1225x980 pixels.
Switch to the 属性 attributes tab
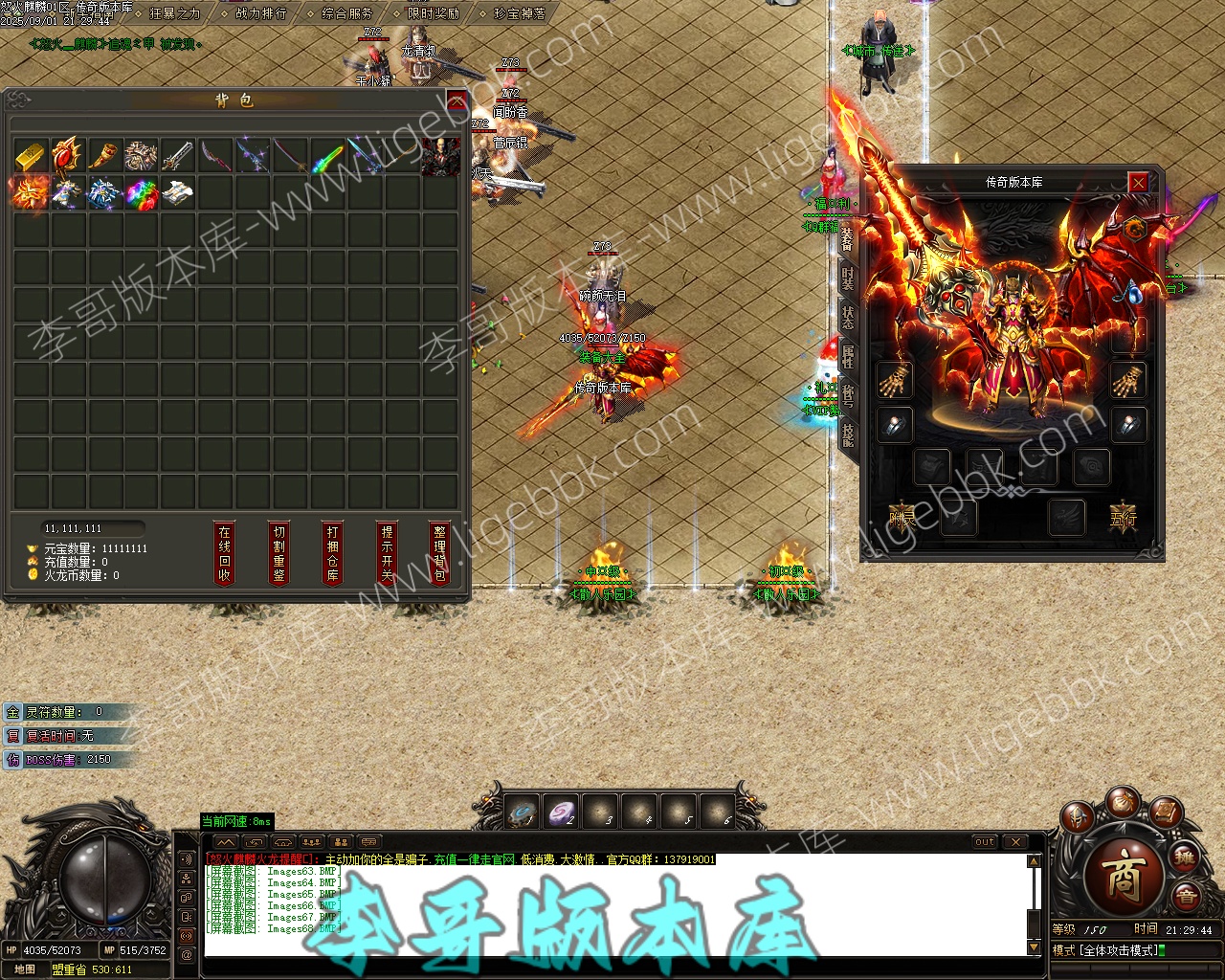[x=848, y=356]
